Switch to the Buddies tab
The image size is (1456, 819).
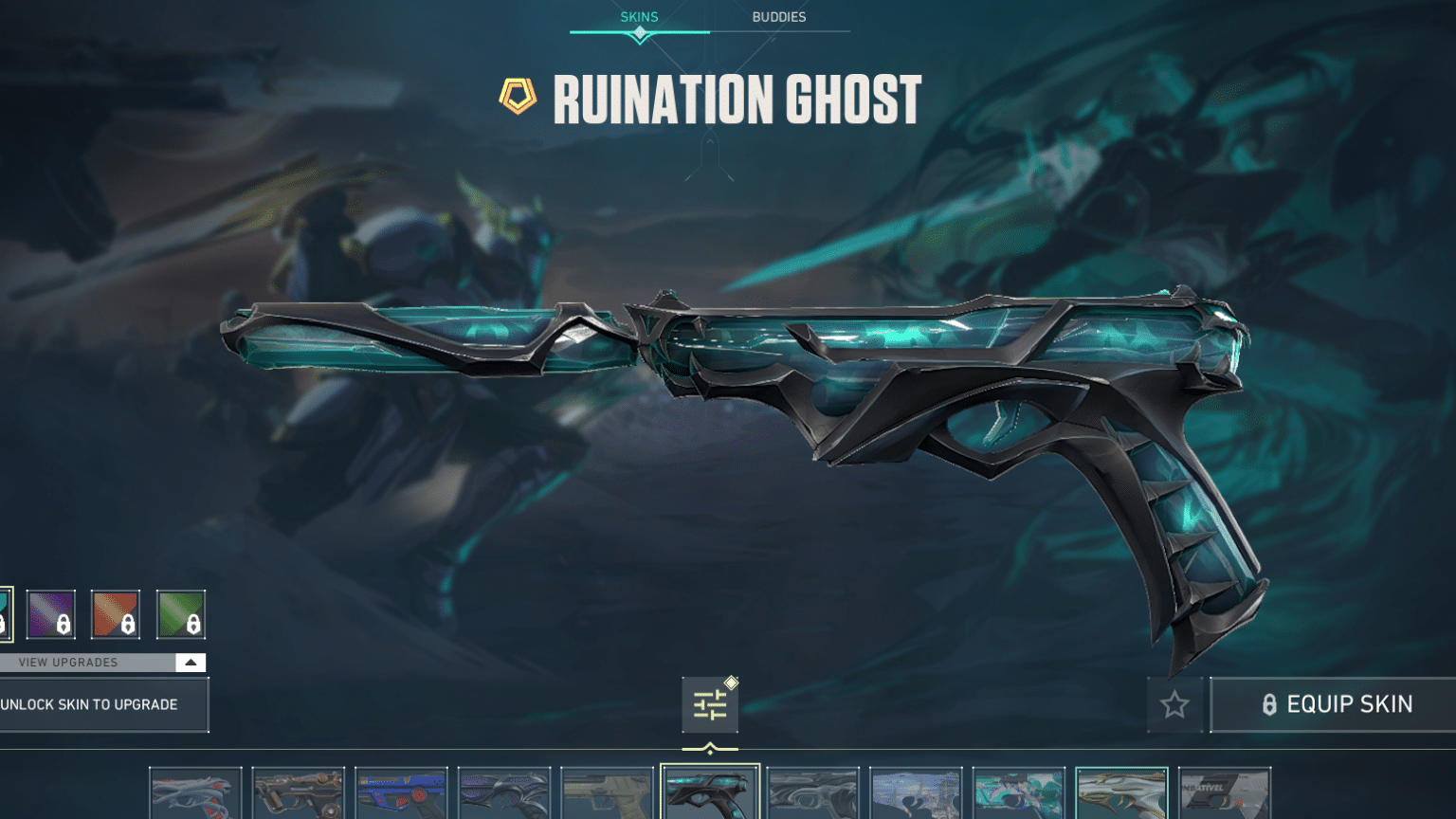click(x=781, y=16)
